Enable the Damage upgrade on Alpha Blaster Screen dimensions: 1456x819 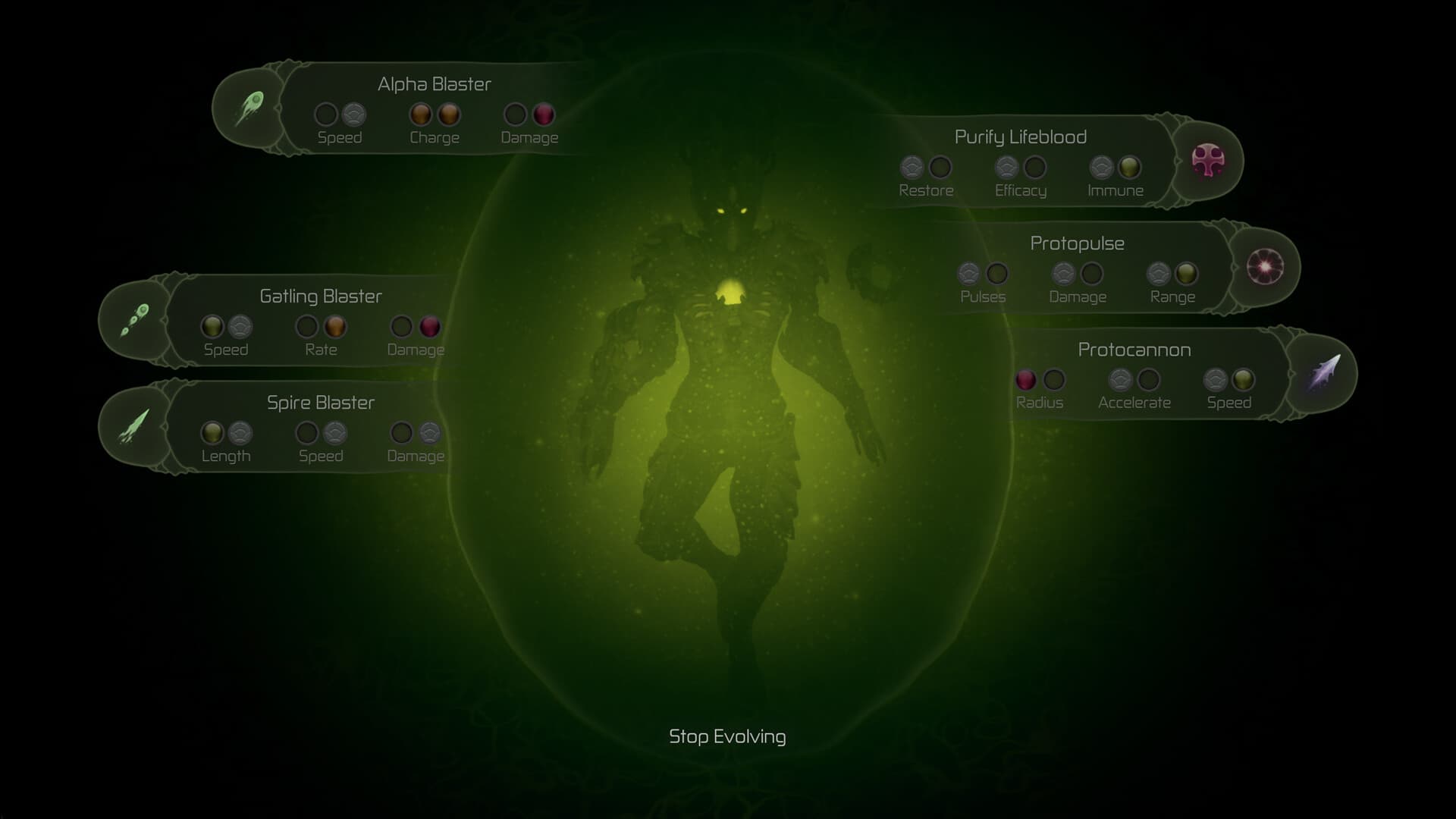click(x=543, y=115)
